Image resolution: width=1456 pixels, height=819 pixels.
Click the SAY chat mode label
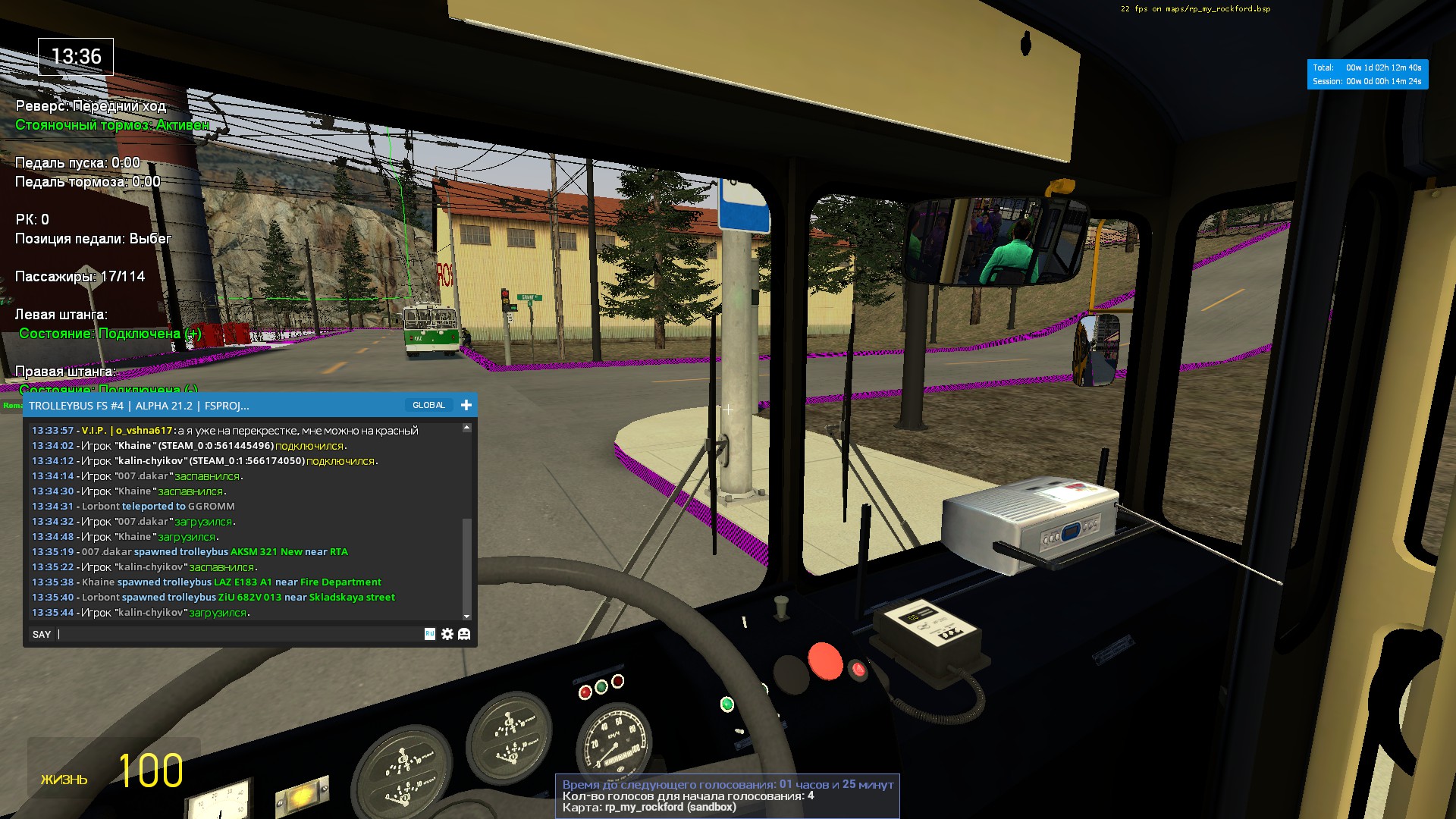42,634
